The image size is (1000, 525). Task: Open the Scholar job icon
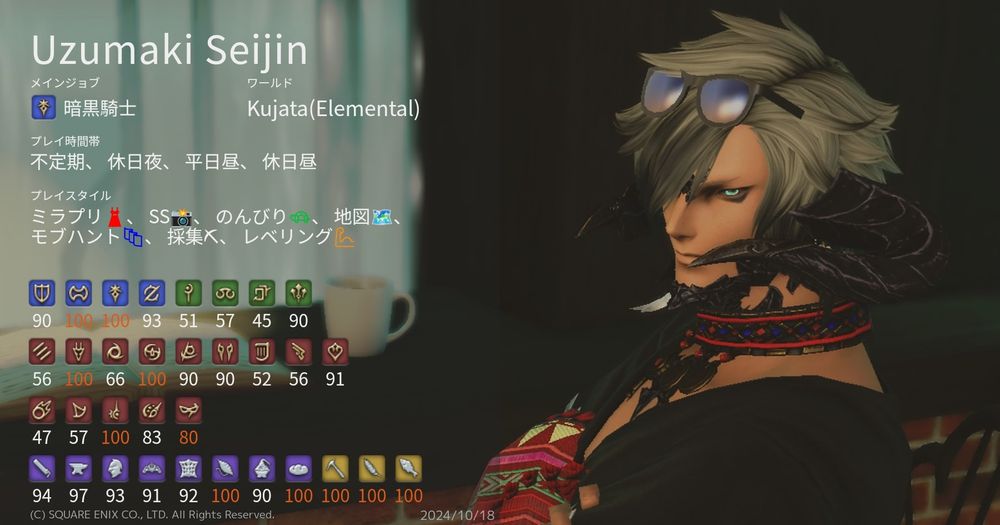[225, 292]
